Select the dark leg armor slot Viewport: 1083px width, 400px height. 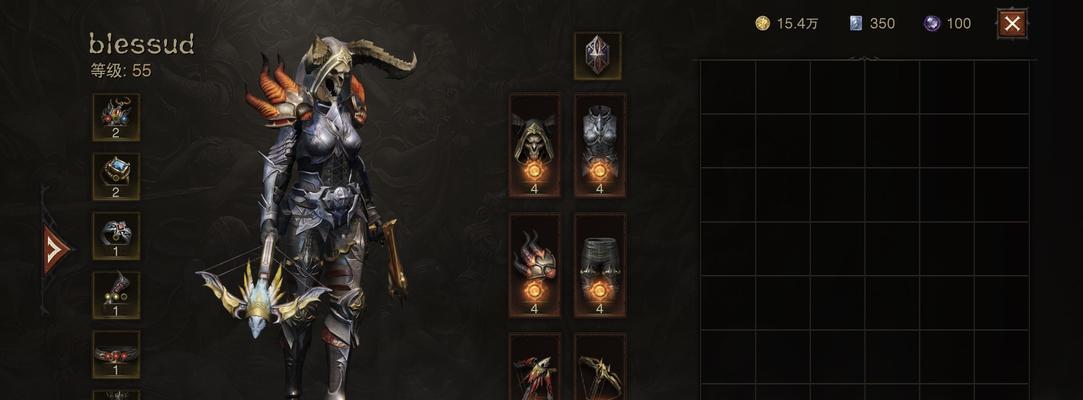click(x=600, y=264)
